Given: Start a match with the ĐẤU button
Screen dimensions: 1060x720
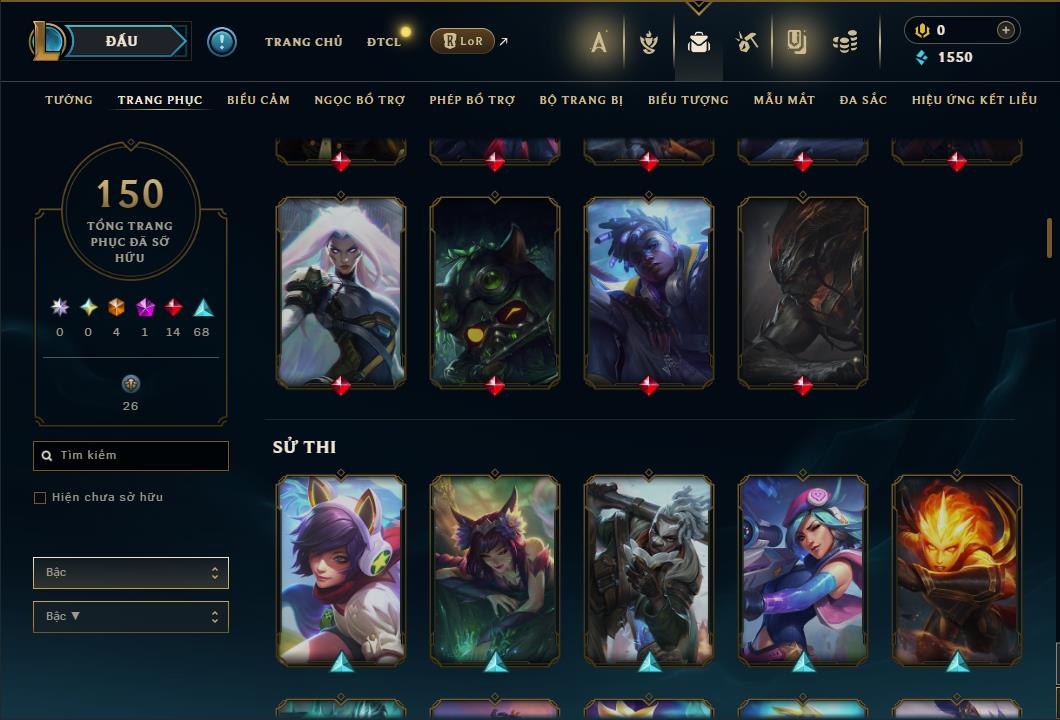Looking at the screenshot, I should [x=122, y=41].
